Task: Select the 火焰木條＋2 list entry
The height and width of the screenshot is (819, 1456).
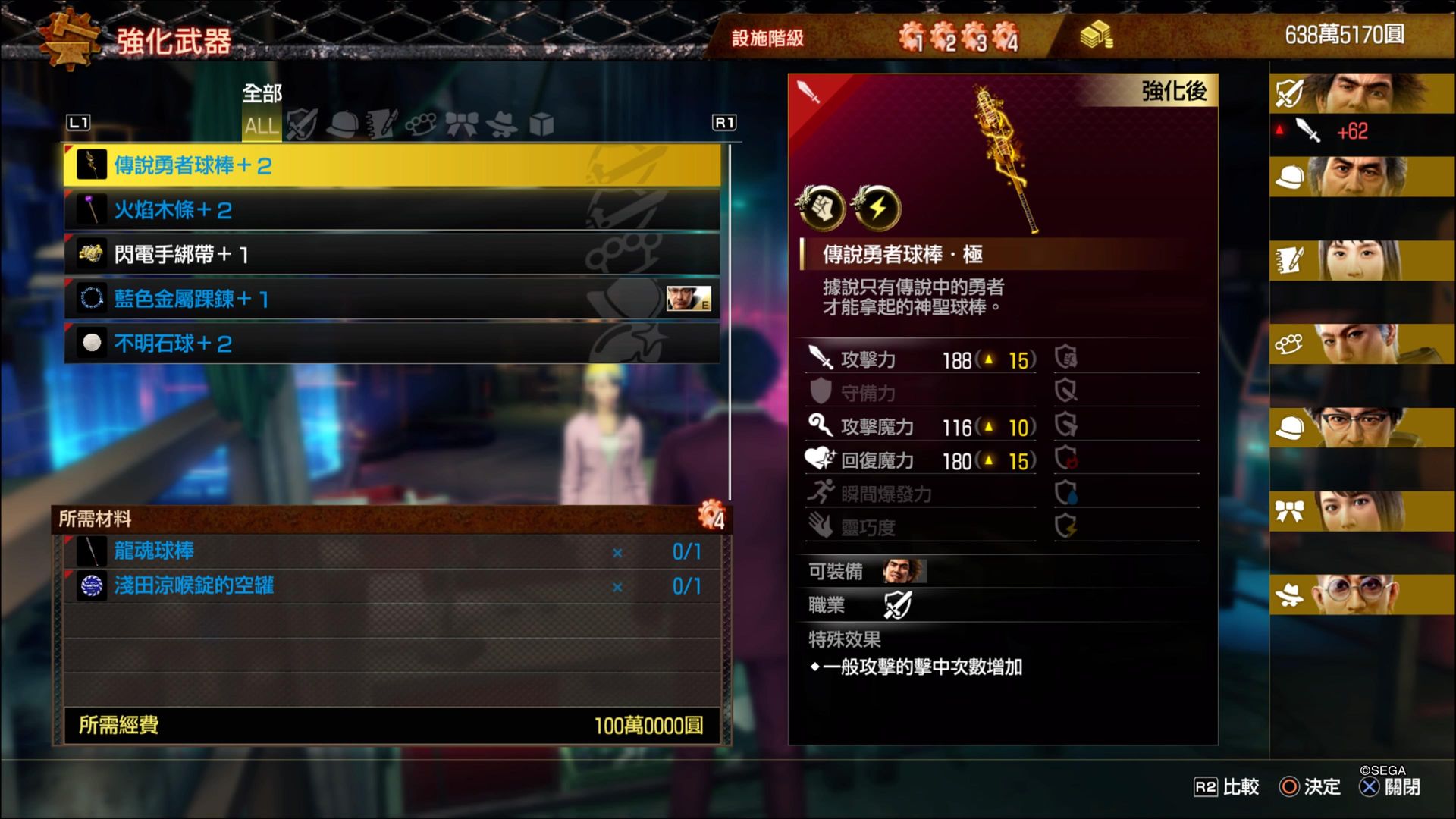Action: (x=303, y=210)
